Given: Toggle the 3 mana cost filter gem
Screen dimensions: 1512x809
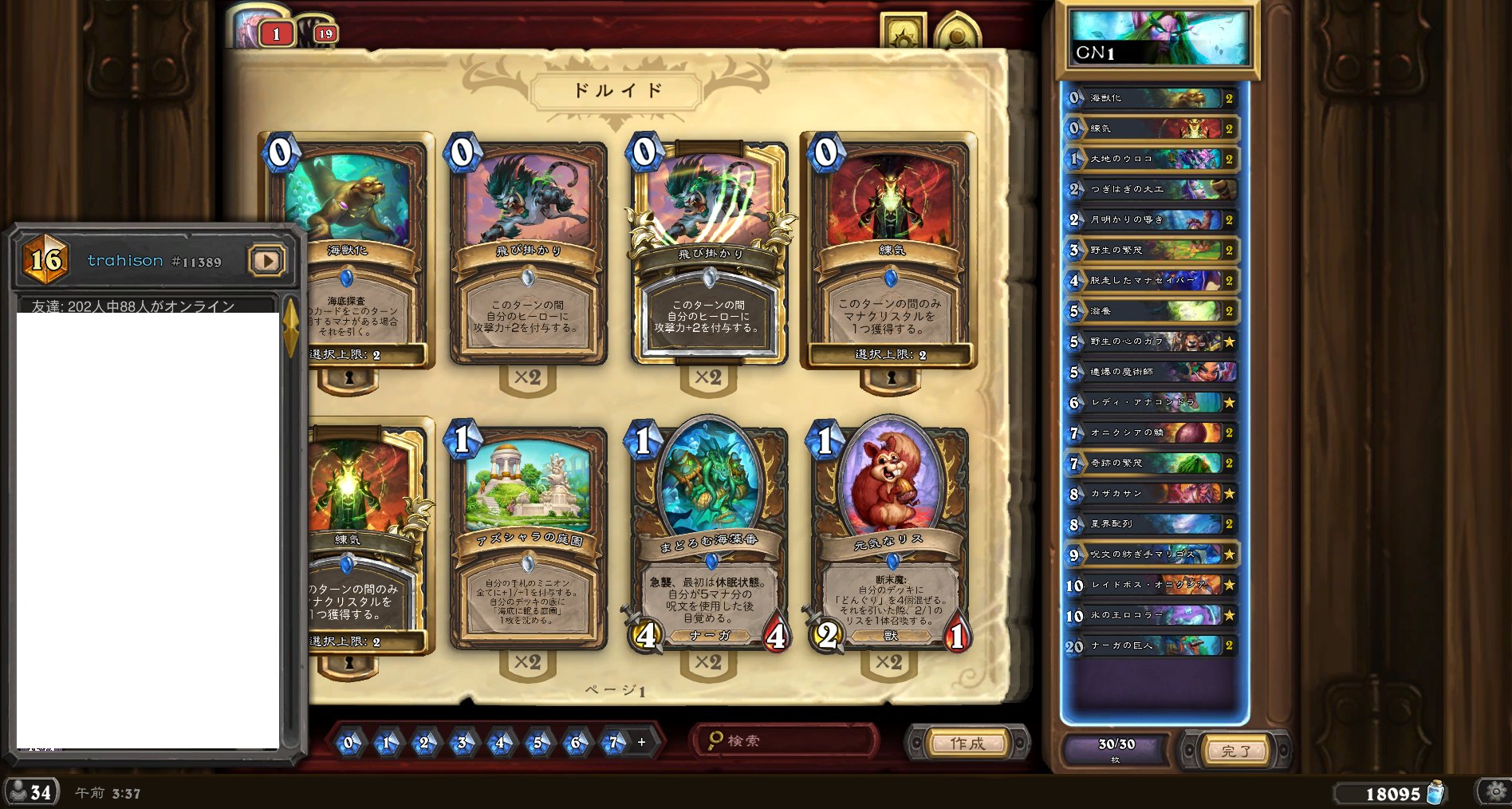Looking at the screenshot, I should tap(462, 743).
